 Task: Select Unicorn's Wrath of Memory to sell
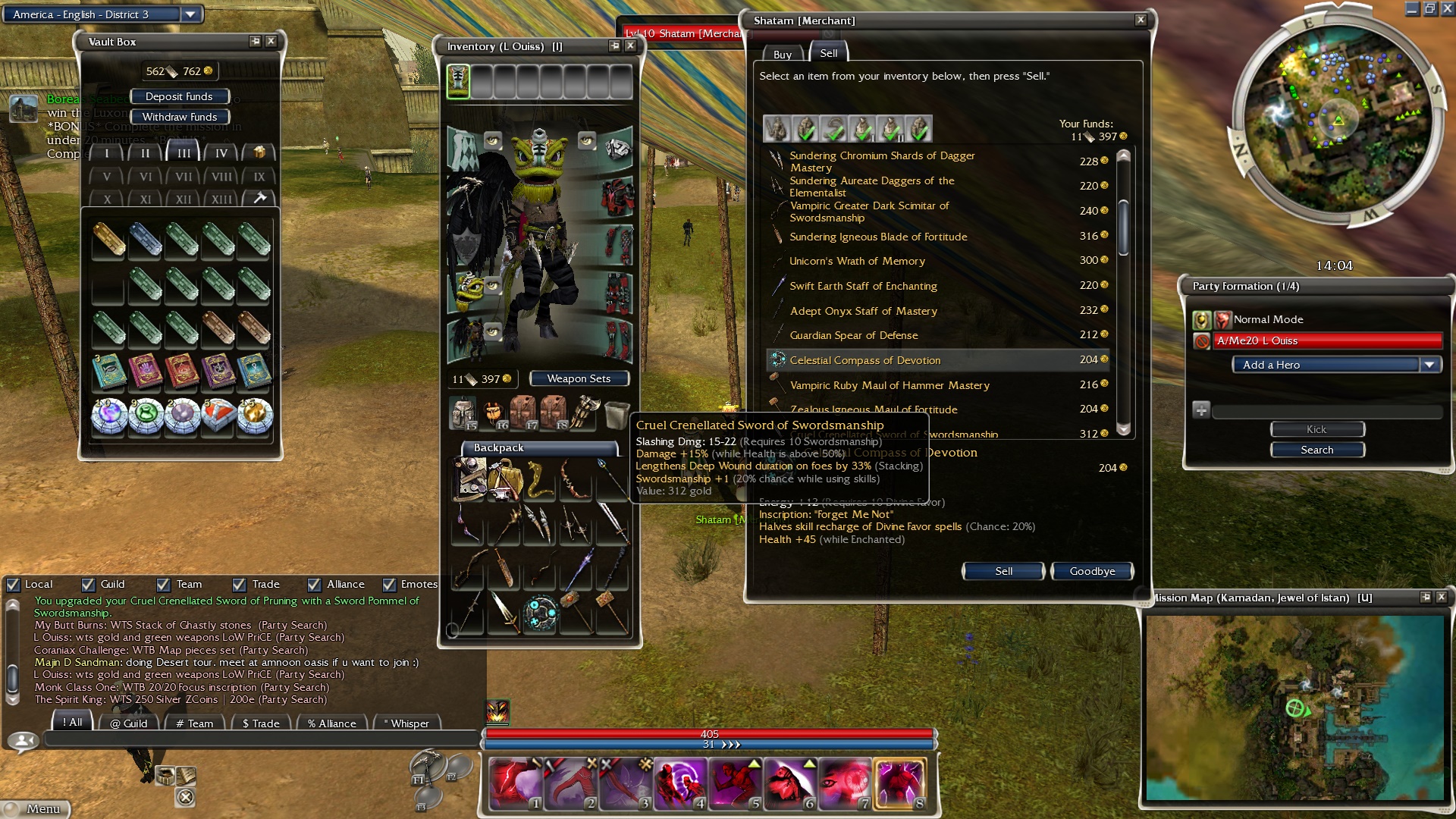[x=857, y=261]
